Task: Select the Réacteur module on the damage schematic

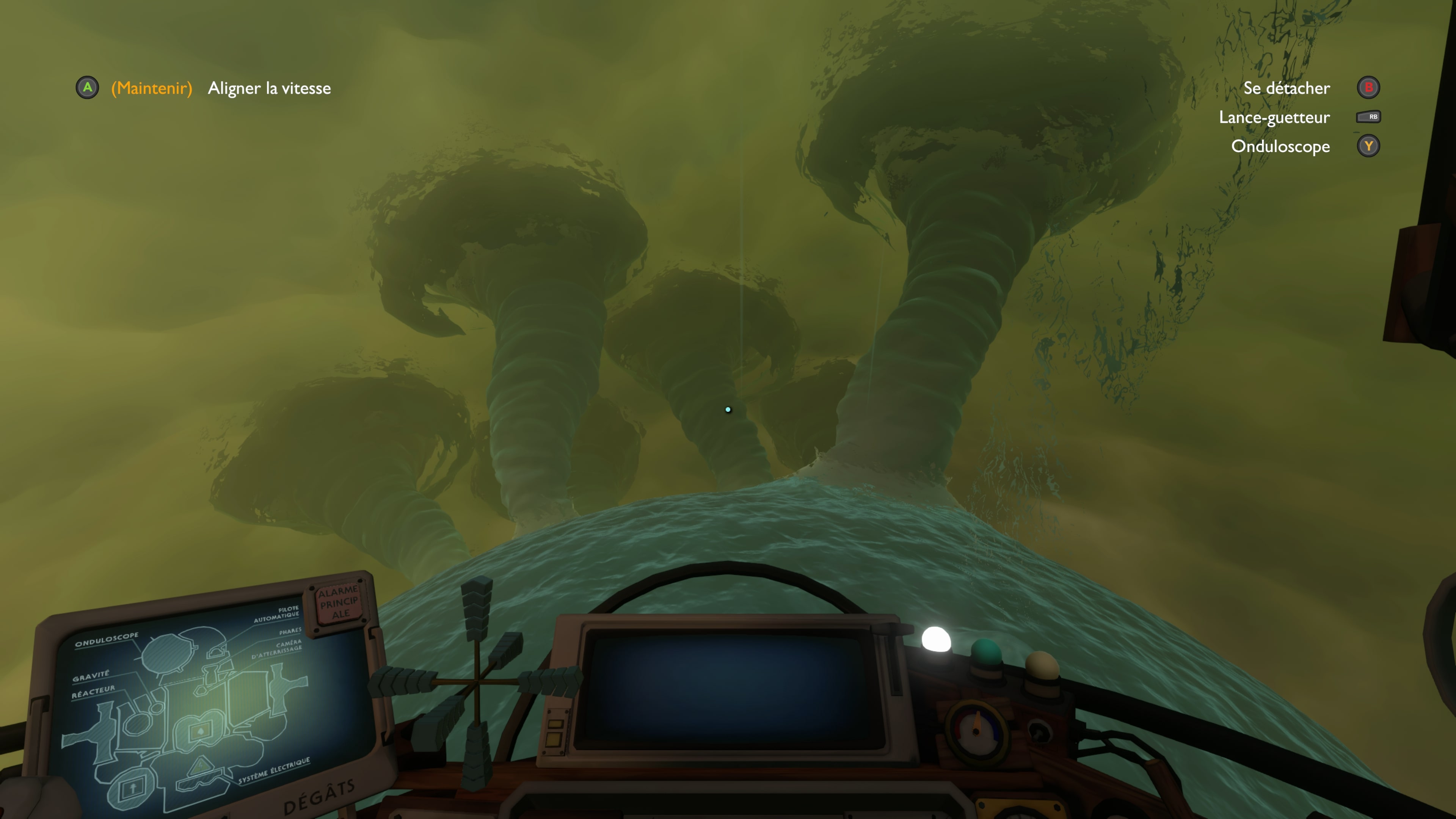Action: coord(93,692)
